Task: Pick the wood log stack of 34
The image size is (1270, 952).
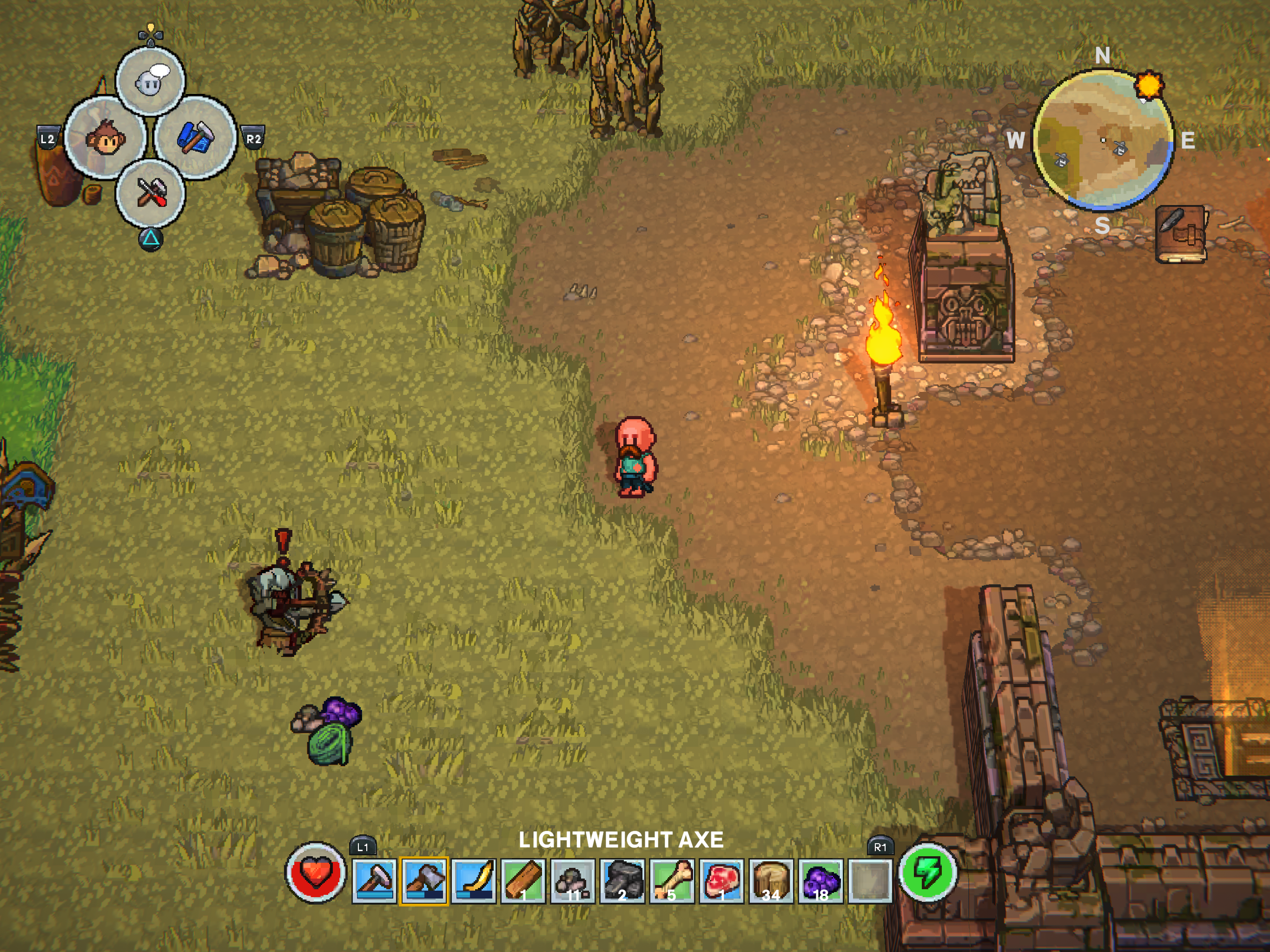Action: (771, 880)
